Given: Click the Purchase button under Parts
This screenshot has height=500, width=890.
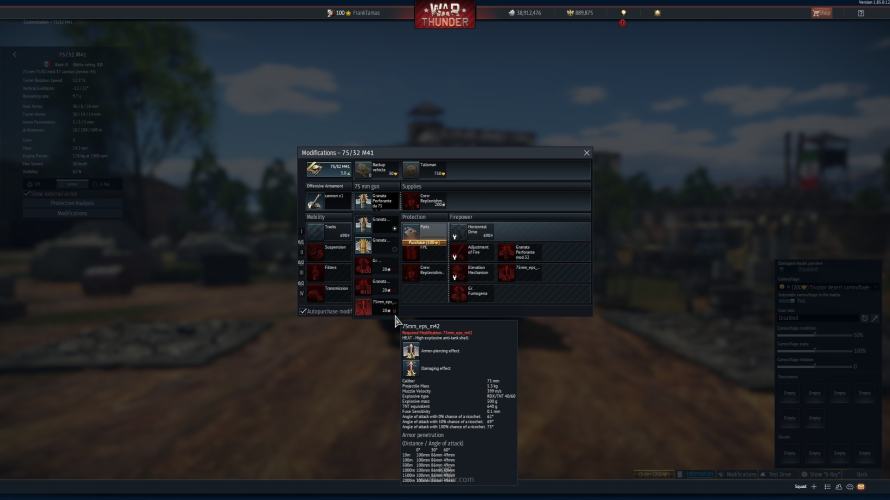Looking at the screenshot, I should coord(423,242).
